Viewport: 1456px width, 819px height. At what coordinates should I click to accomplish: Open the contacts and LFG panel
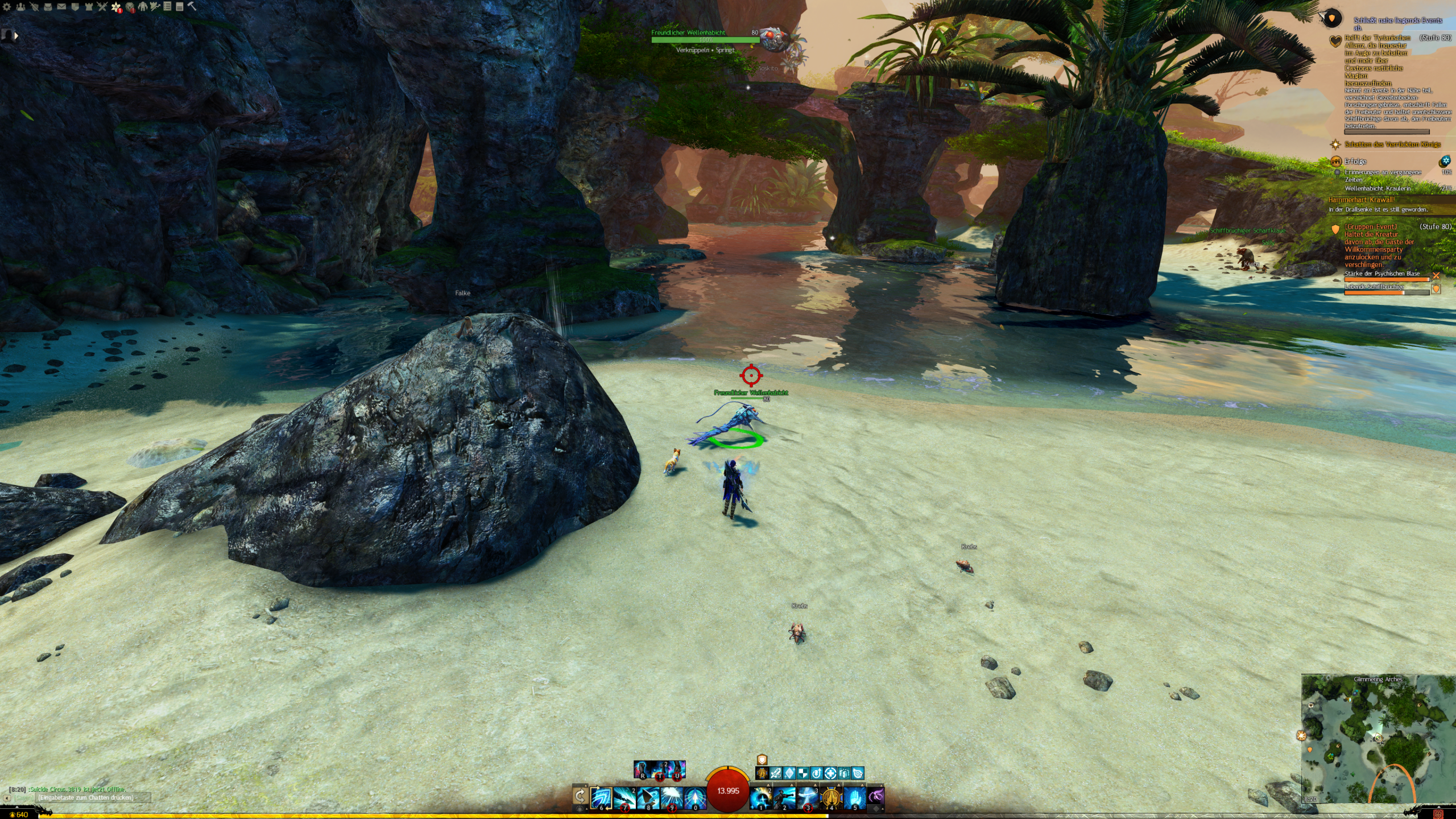20,7
